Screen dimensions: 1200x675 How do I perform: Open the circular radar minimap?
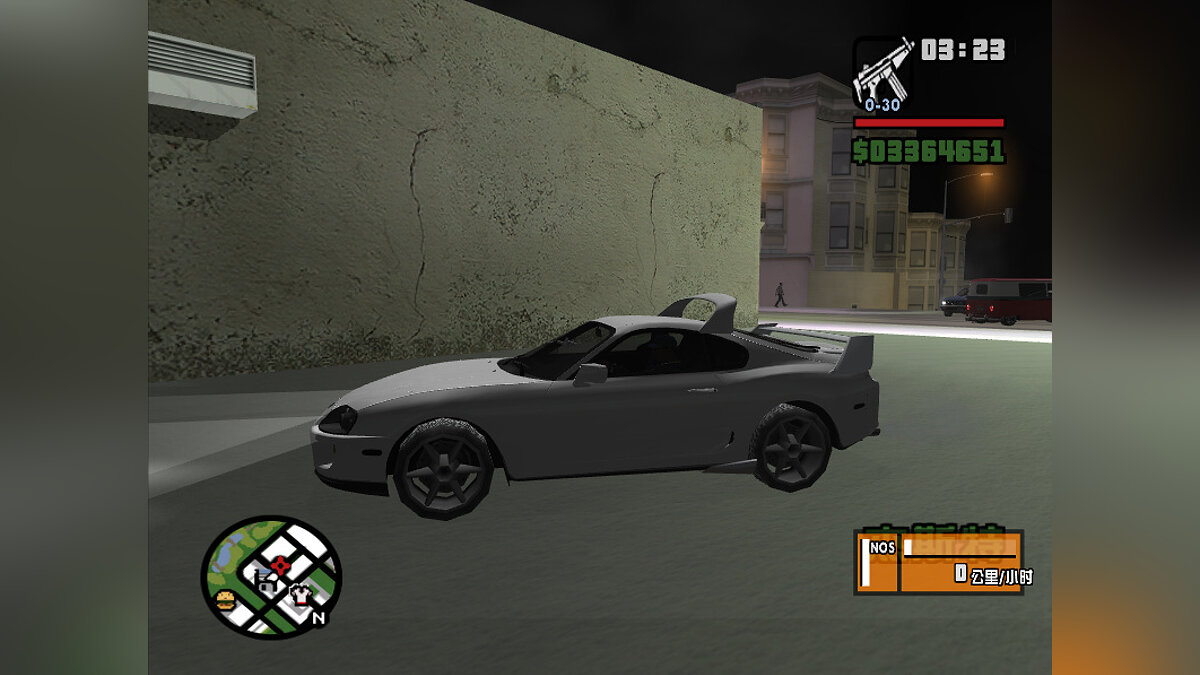(x=271, y=576)
